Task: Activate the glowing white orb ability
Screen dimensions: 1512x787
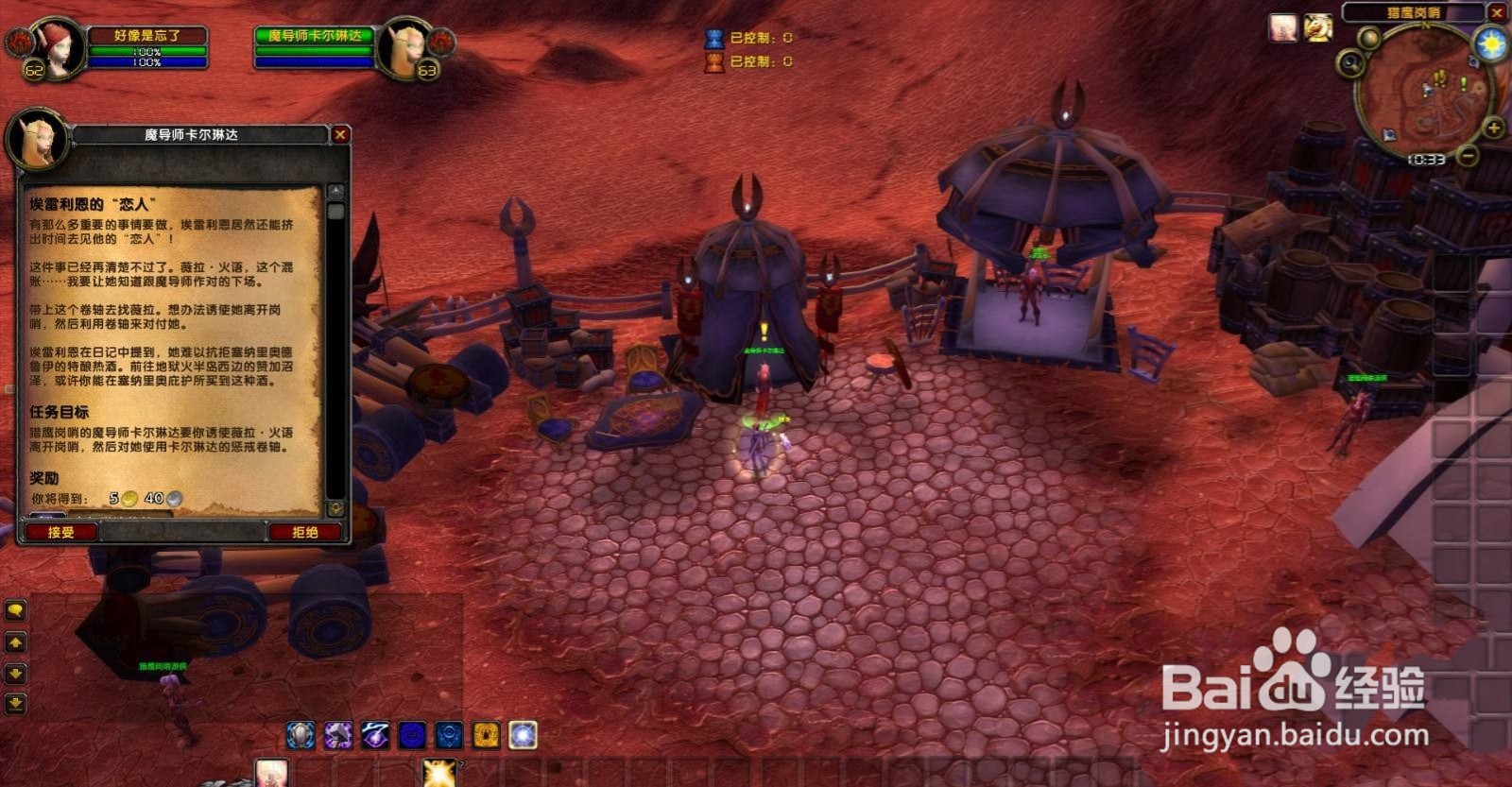Action: click(x=523, y=735)
